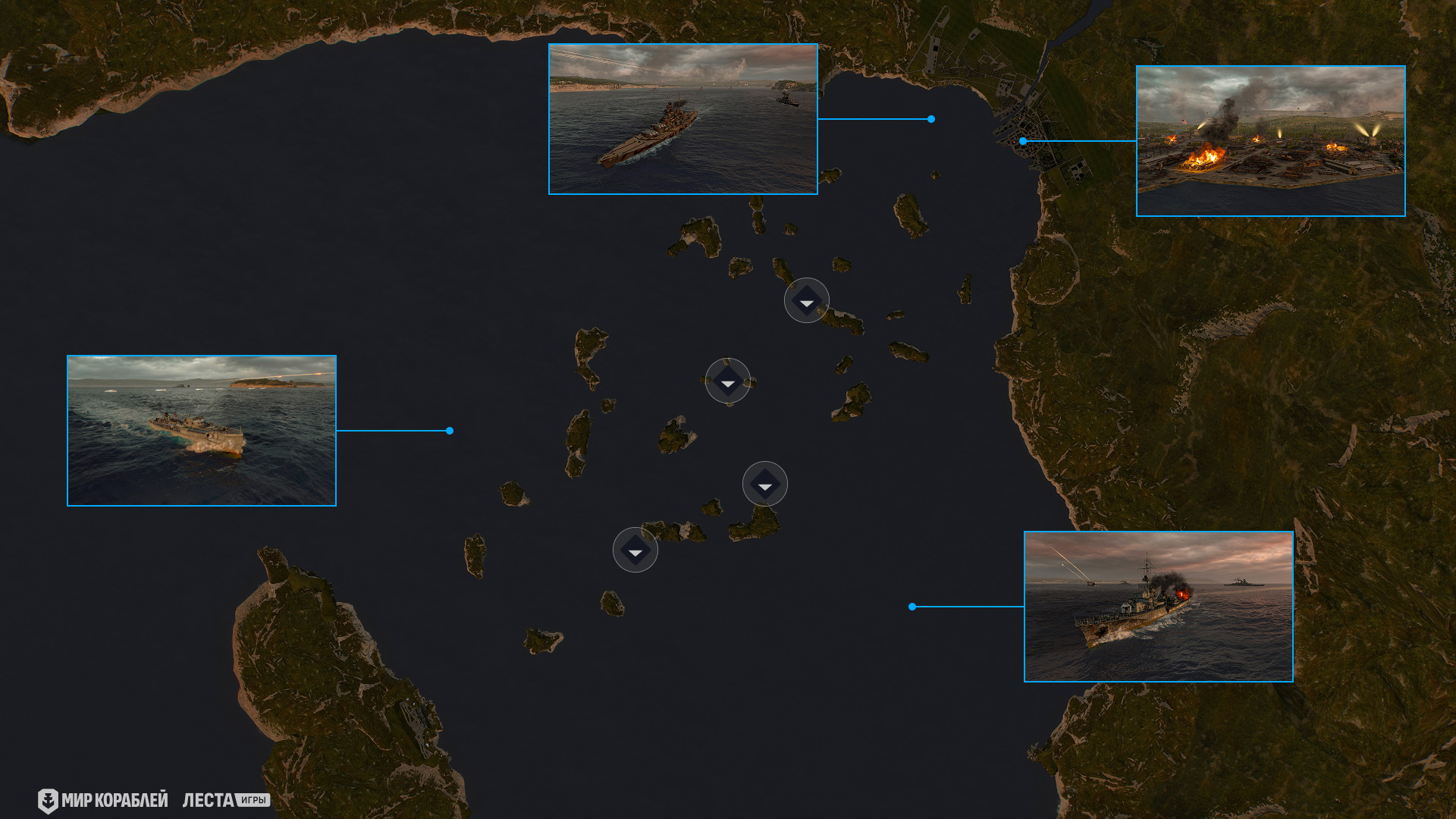Viewport: 1456px width, 819px height.
Task: Click the blue dot linked to the battleship image
Action: [931, 119]
